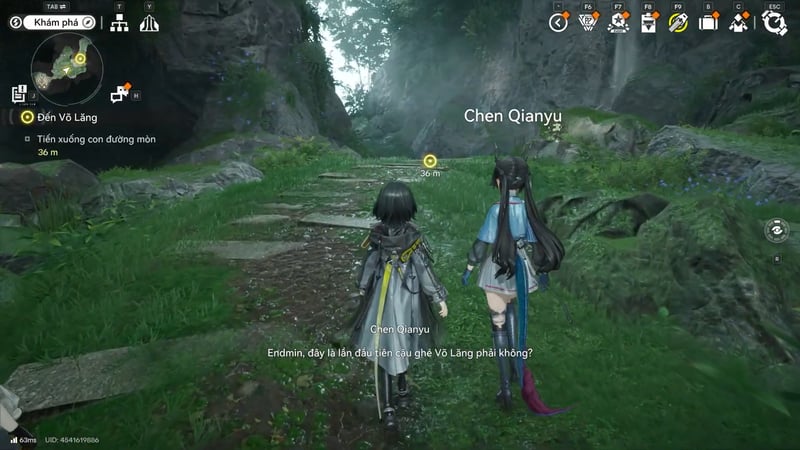
Task: Click the collapse arrow circle icon
Action: (x=558, y=22)
